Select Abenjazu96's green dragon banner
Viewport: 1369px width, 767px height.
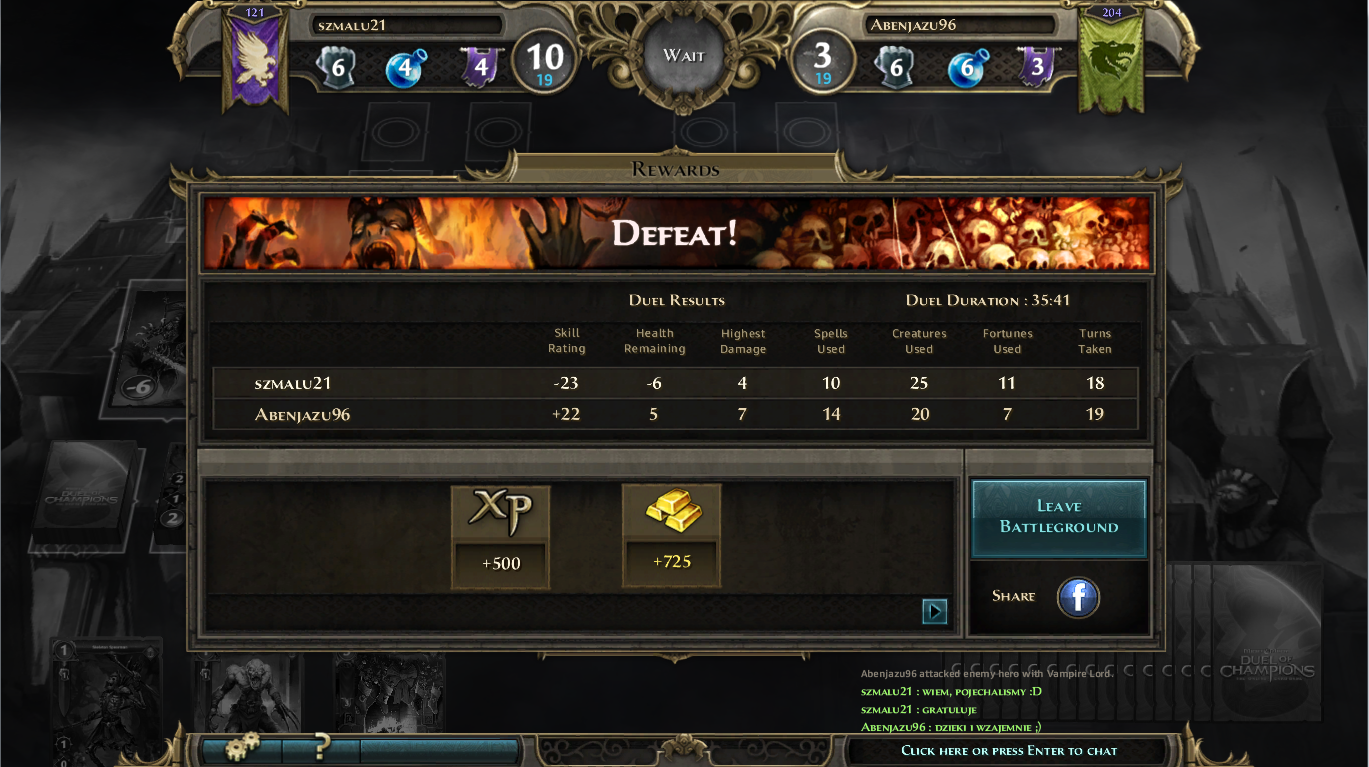tap(1112, 60)
